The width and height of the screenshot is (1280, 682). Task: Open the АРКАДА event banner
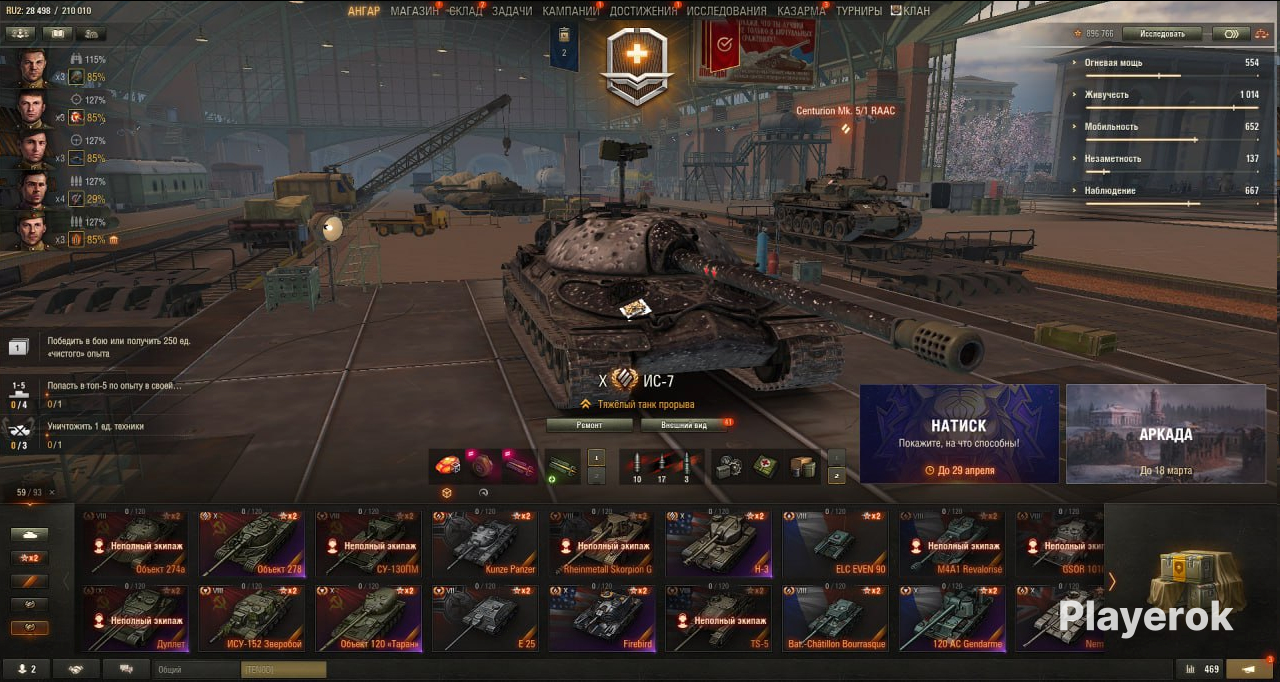point(1166,434)
